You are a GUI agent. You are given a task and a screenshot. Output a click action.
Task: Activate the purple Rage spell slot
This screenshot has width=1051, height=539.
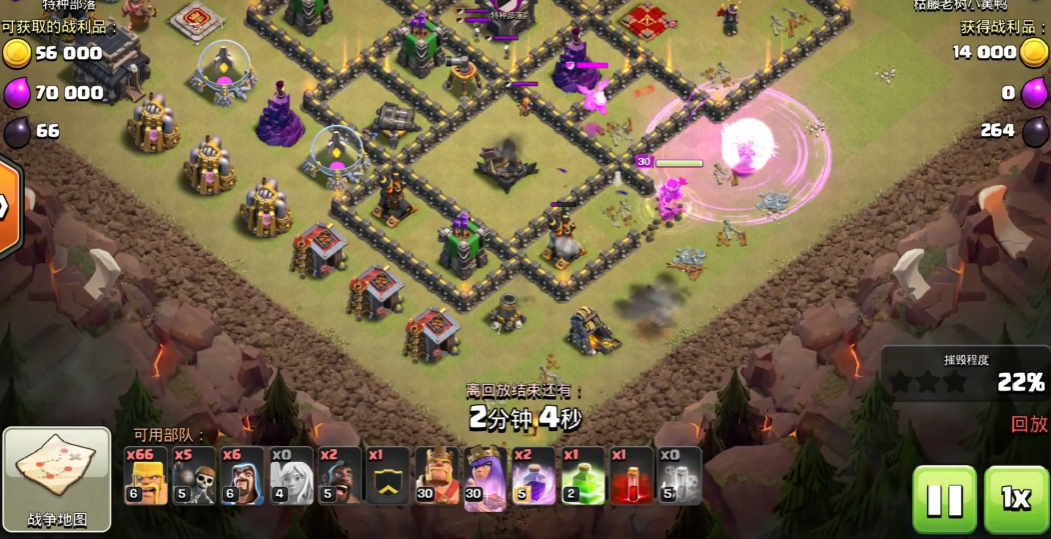click(x=533, y=476)
